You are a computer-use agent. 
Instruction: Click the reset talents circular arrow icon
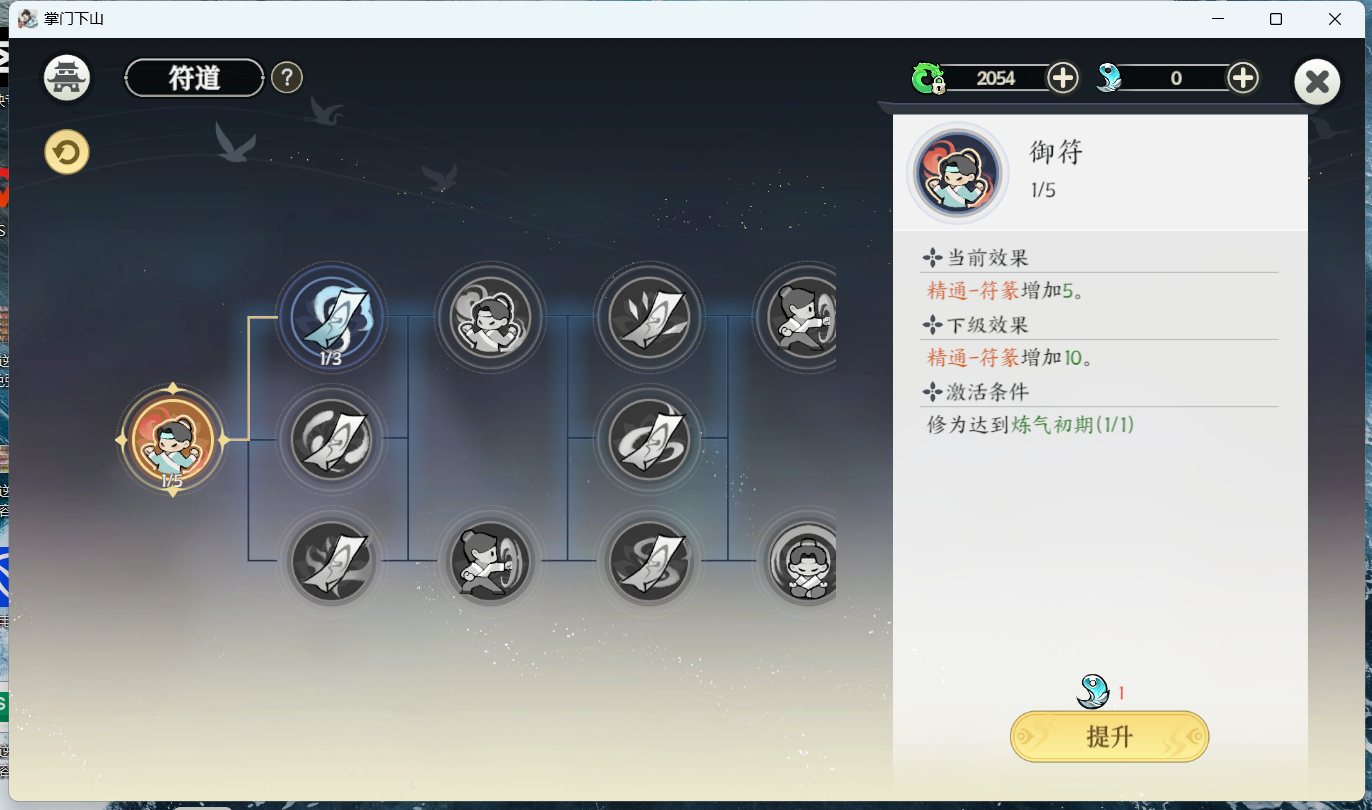click(x=66, y=151)
